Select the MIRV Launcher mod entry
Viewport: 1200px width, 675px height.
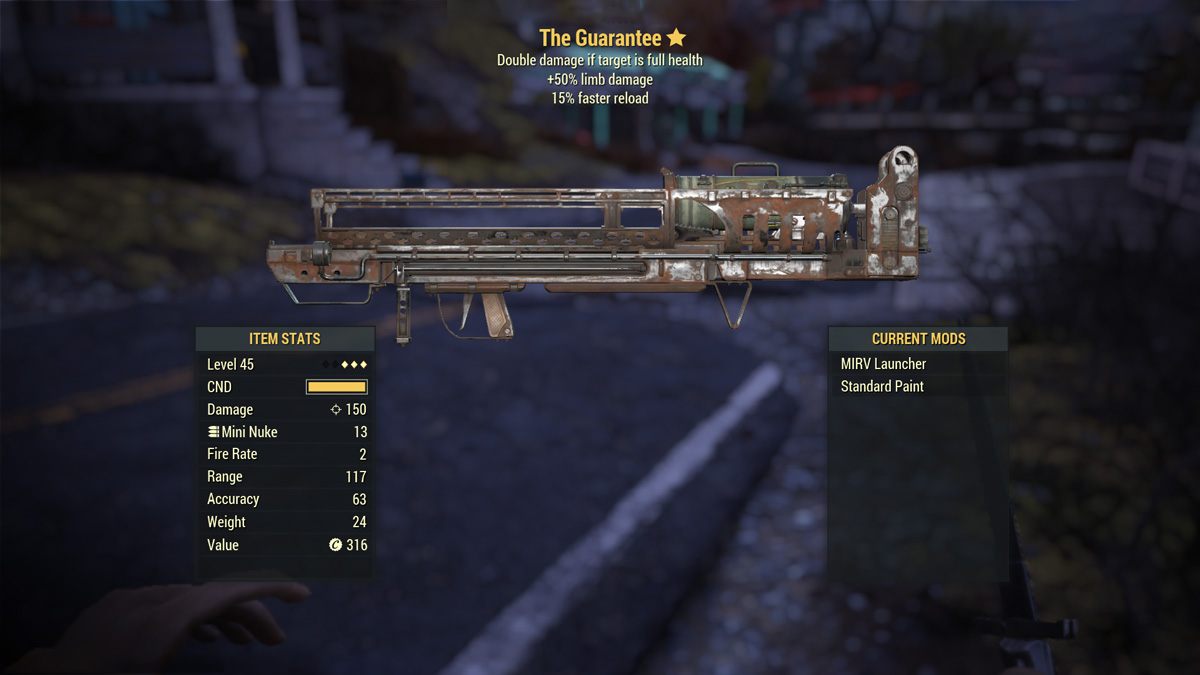pyautogui.click(x=884, y=364)
